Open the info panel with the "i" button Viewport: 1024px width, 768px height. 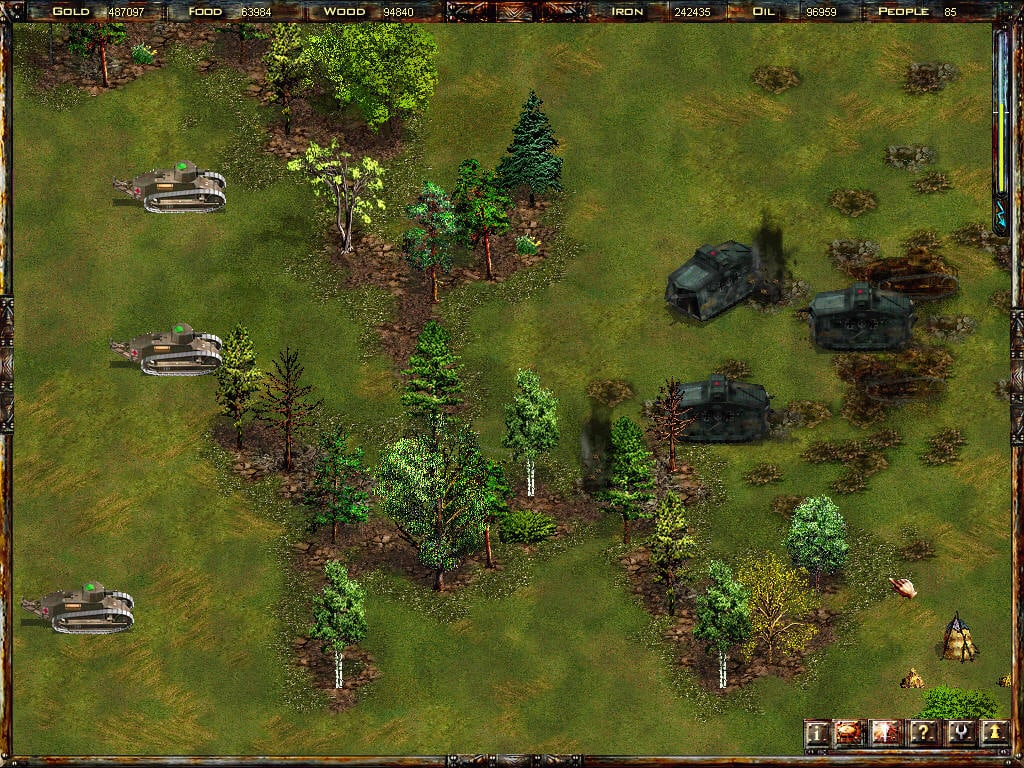818,734
